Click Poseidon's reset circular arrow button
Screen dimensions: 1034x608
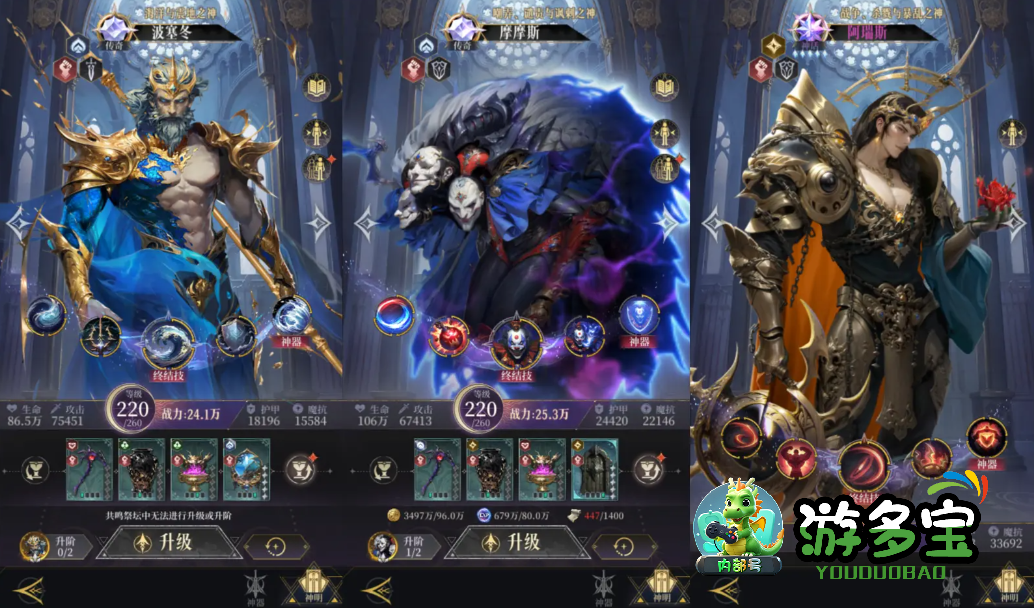pyautogui.click(x=275, y=547)
